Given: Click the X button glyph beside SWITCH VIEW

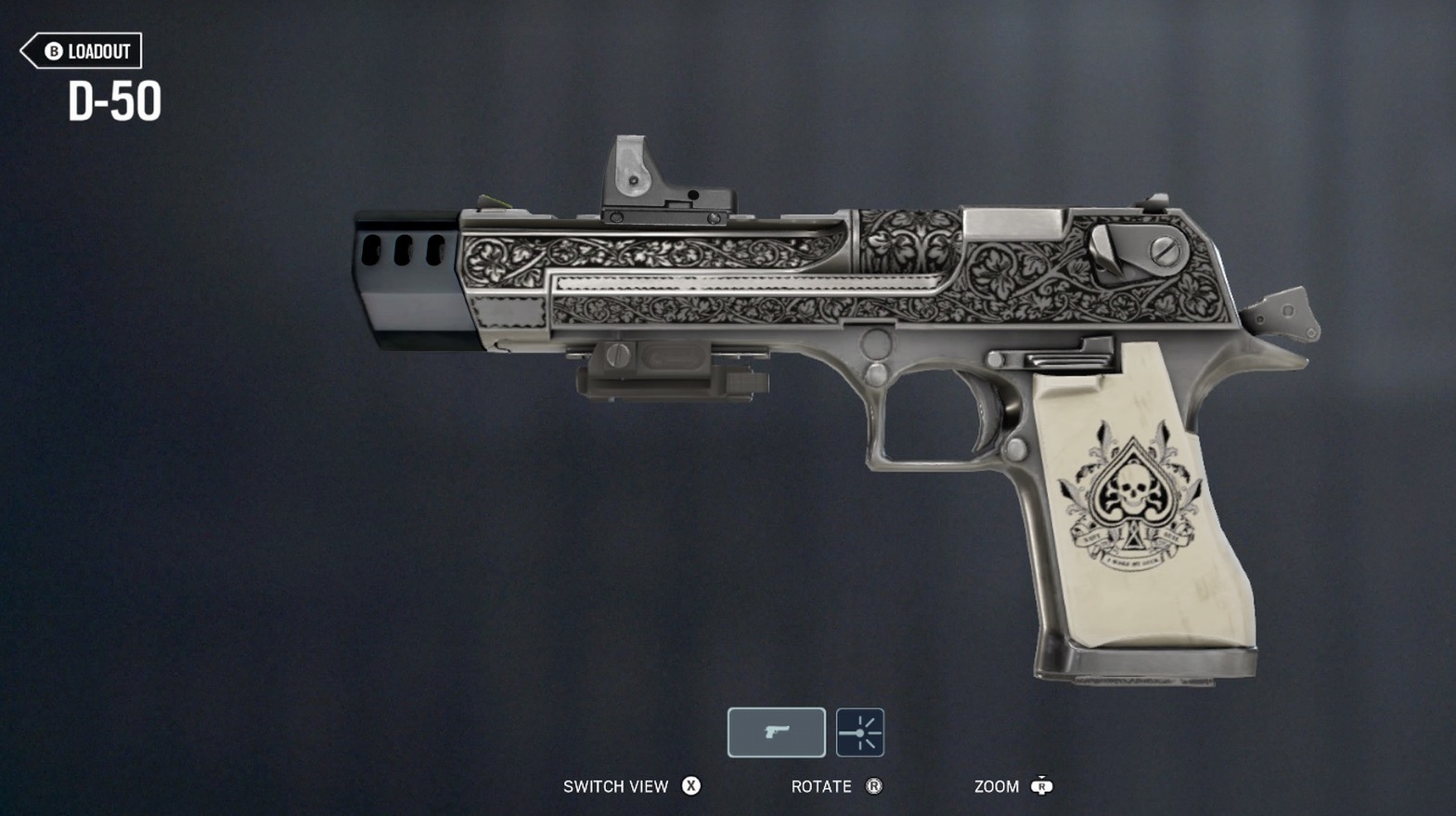Looking at the screenshot, I should [x=690, y=786].
